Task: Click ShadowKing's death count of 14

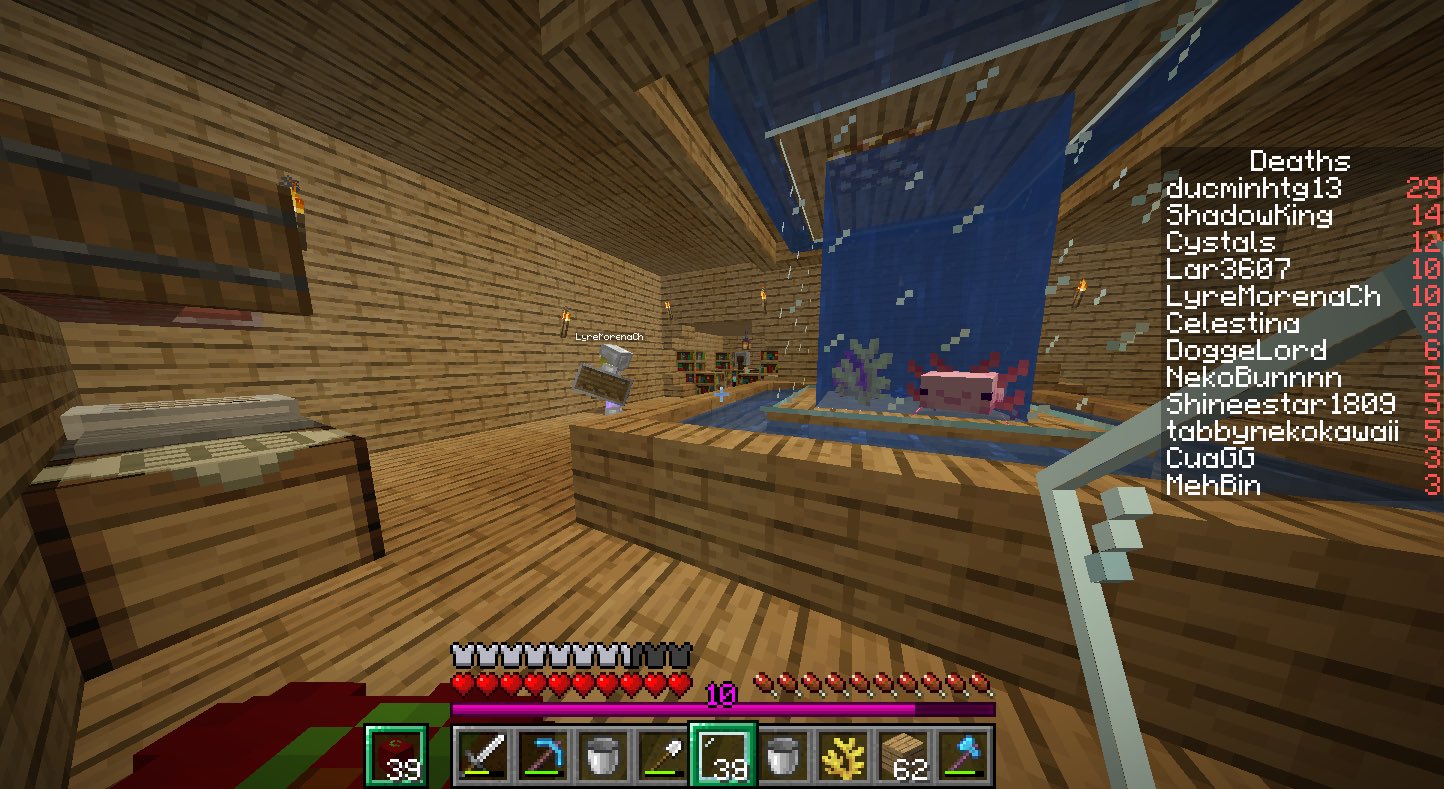Action: point(1425,215)
